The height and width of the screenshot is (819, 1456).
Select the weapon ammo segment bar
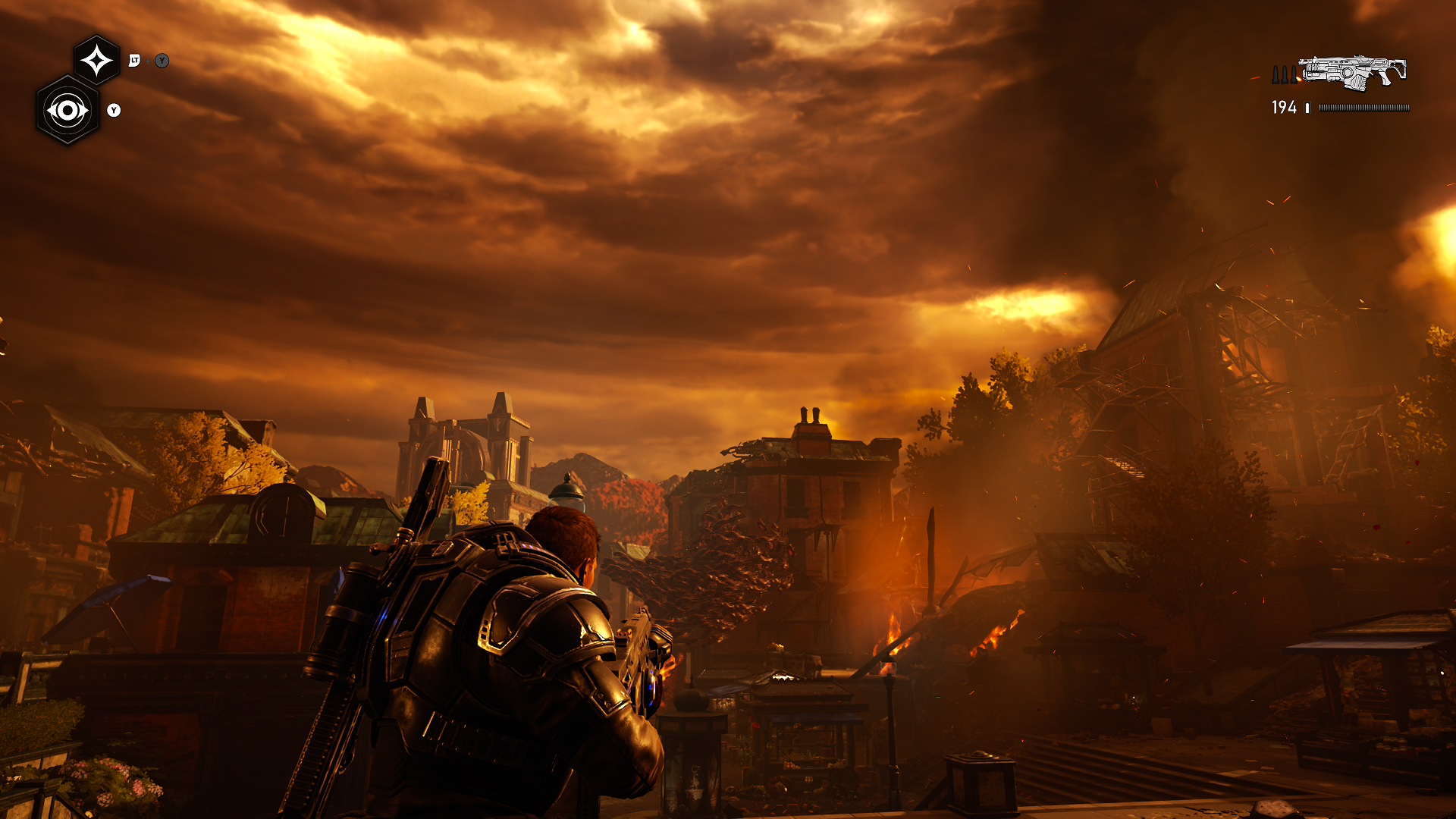1365,108
